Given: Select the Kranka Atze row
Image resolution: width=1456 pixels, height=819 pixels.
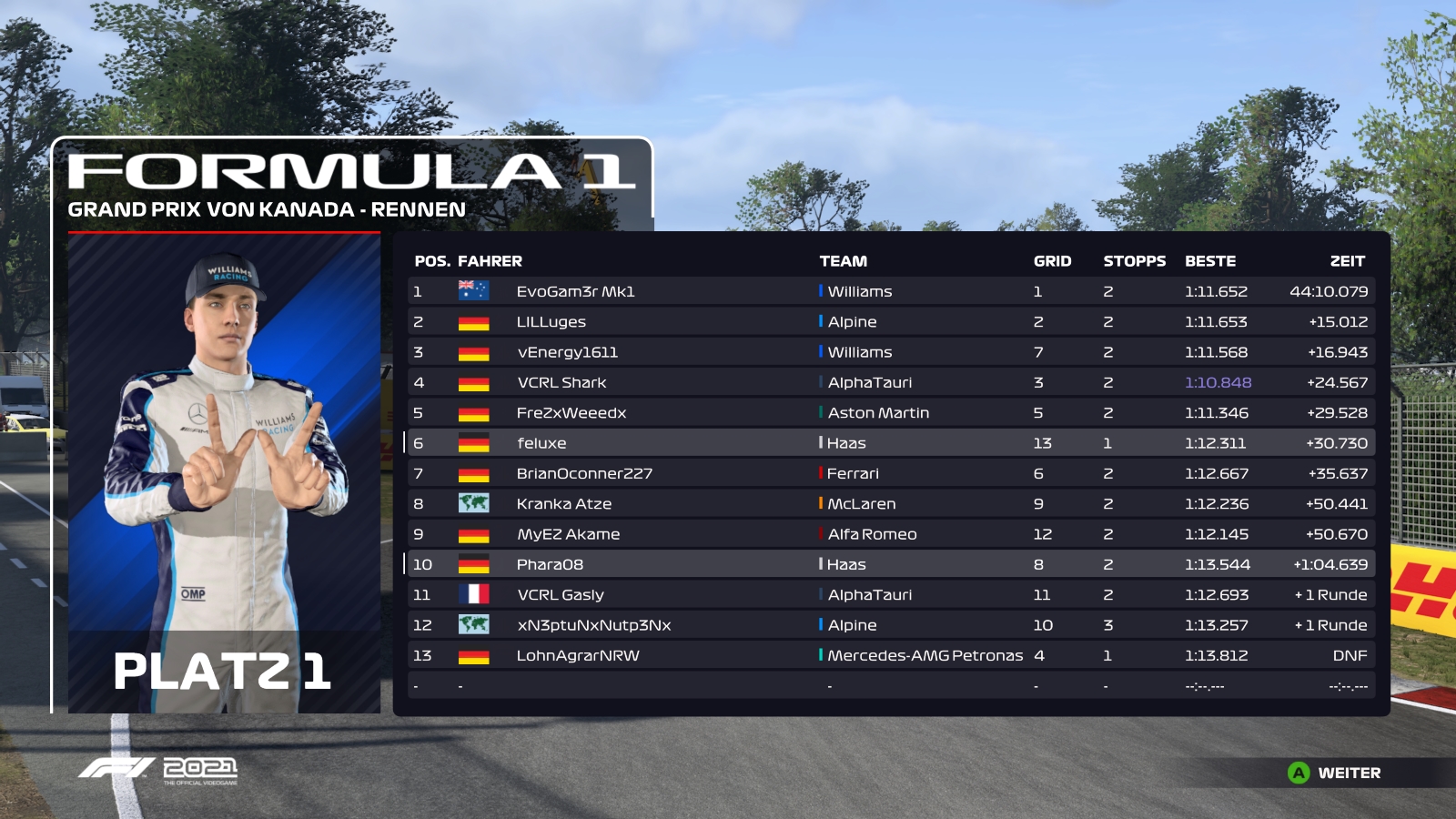Looking at the screenshot, I should [x=890, y=504].
